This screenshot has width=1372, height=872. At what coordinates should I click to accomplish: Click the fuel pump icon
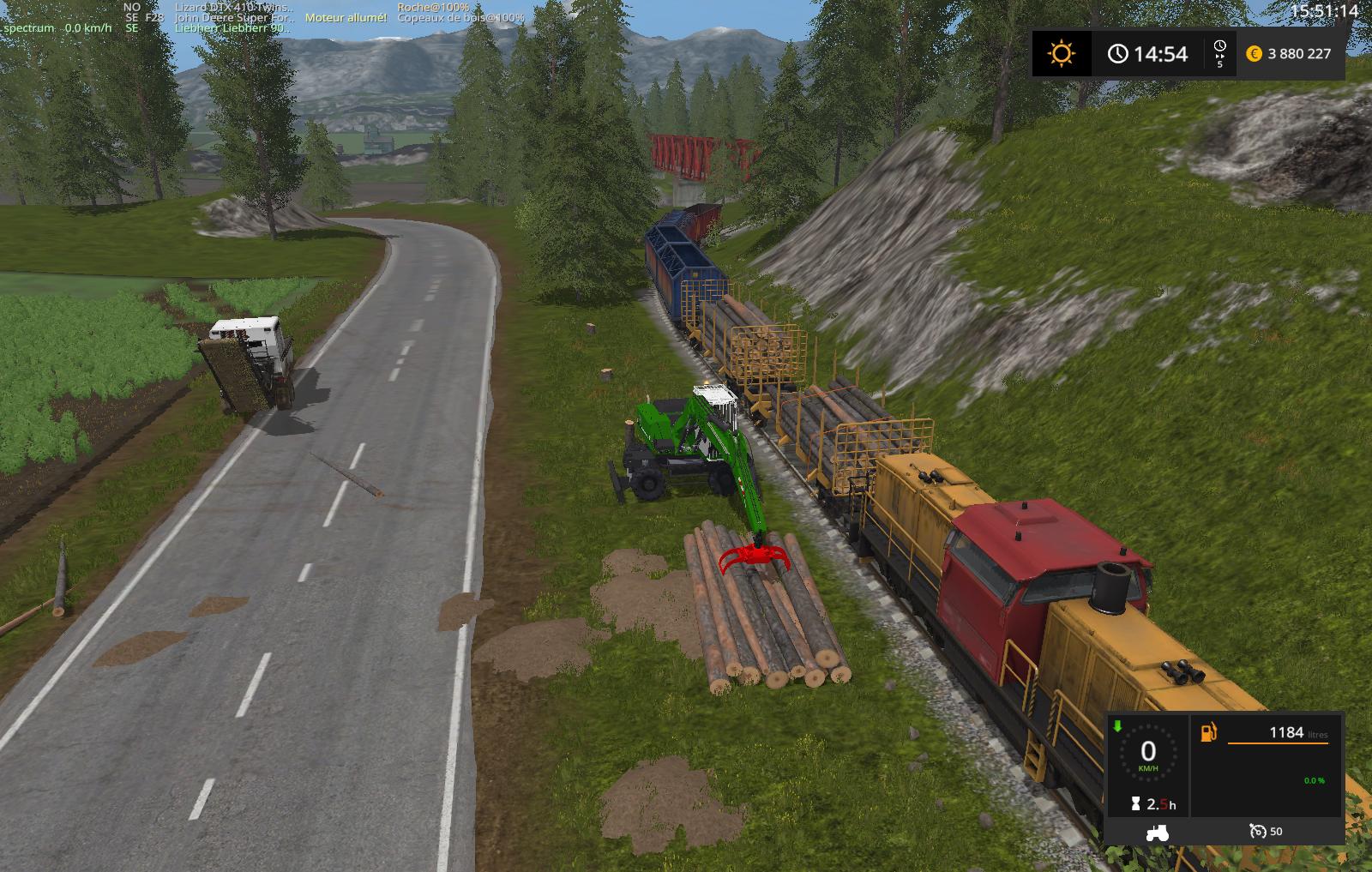[x=1209, y=732]
